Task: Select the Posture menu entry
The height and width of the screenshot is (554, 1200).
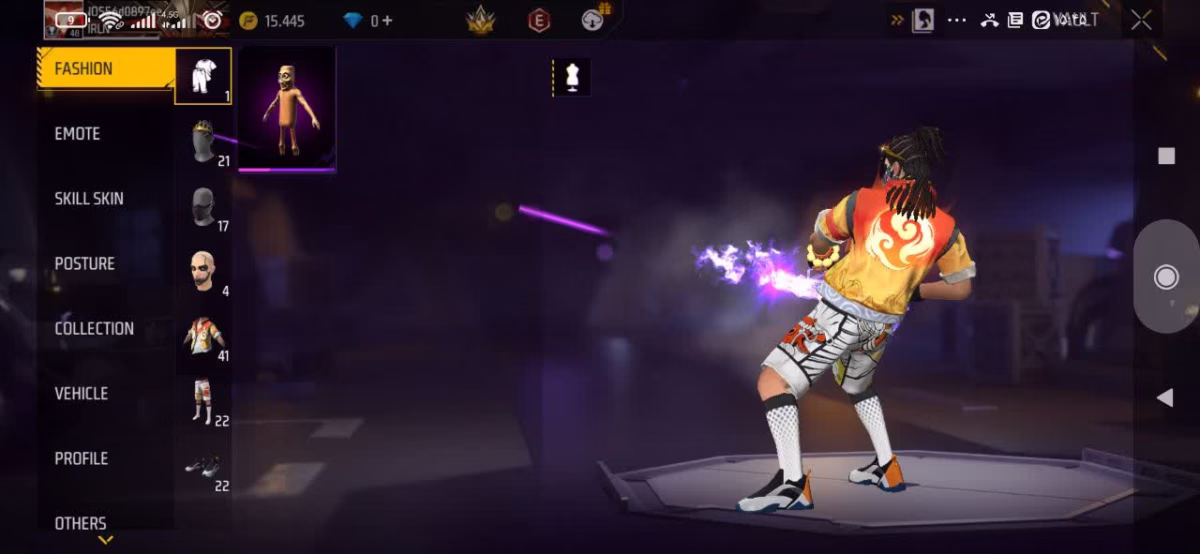Action: click(x=85, y=264)
